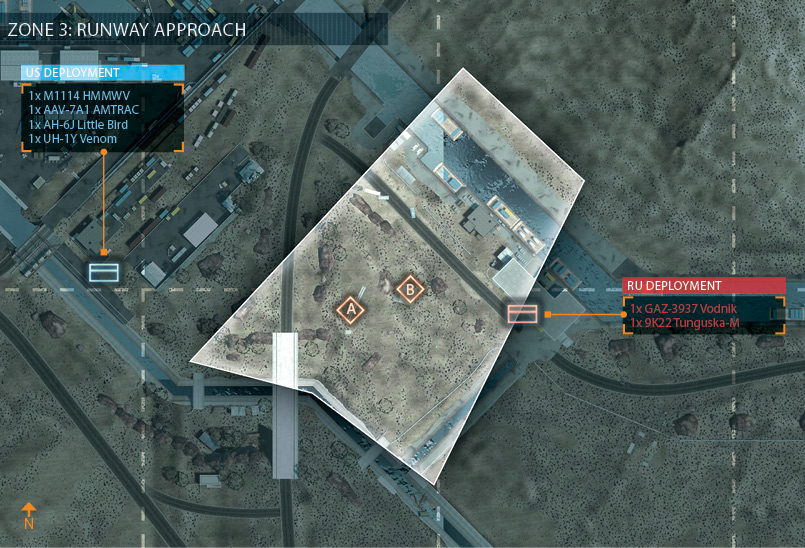
Task: Open the US Deployment vehicle list panel
Action: (102, 116)
